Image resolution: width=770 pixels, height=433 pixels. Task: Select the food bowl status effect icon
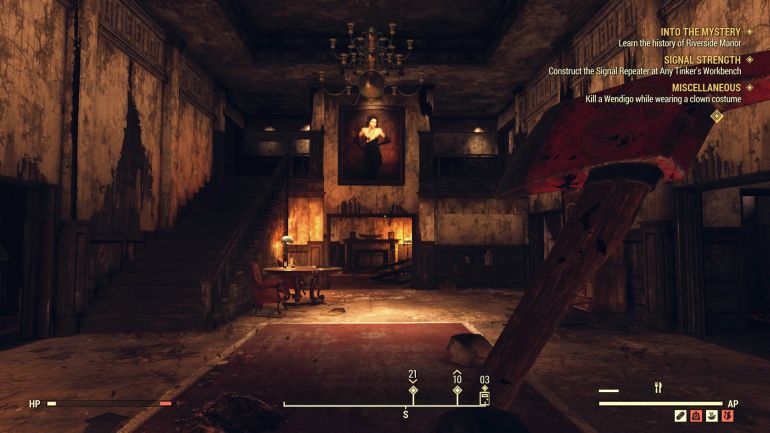[x=711, y=416]
